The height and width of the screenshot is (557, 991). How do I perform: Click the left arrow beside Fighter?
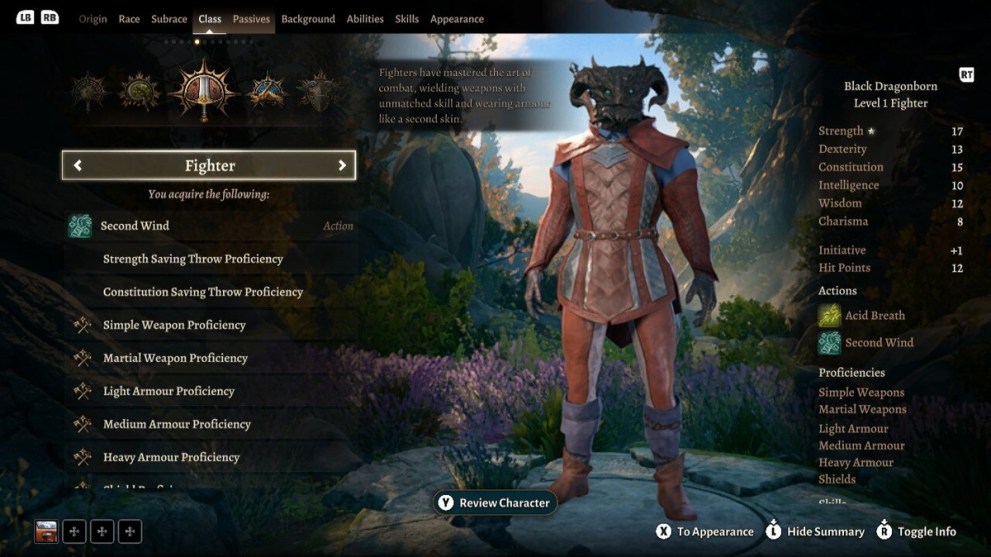coord(78,166)
